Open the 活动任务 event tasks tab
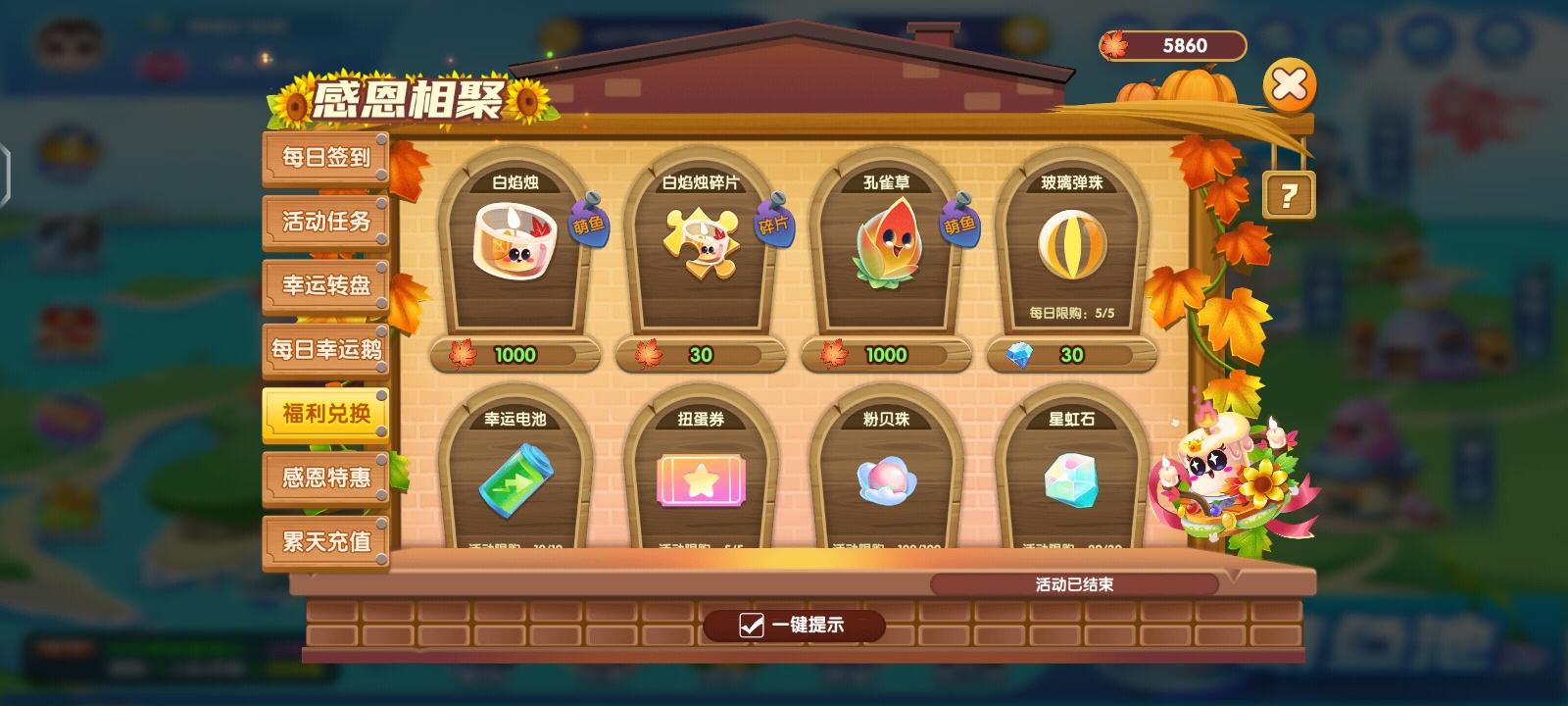Screen dimensions: 1568x706 click(325, 222)
